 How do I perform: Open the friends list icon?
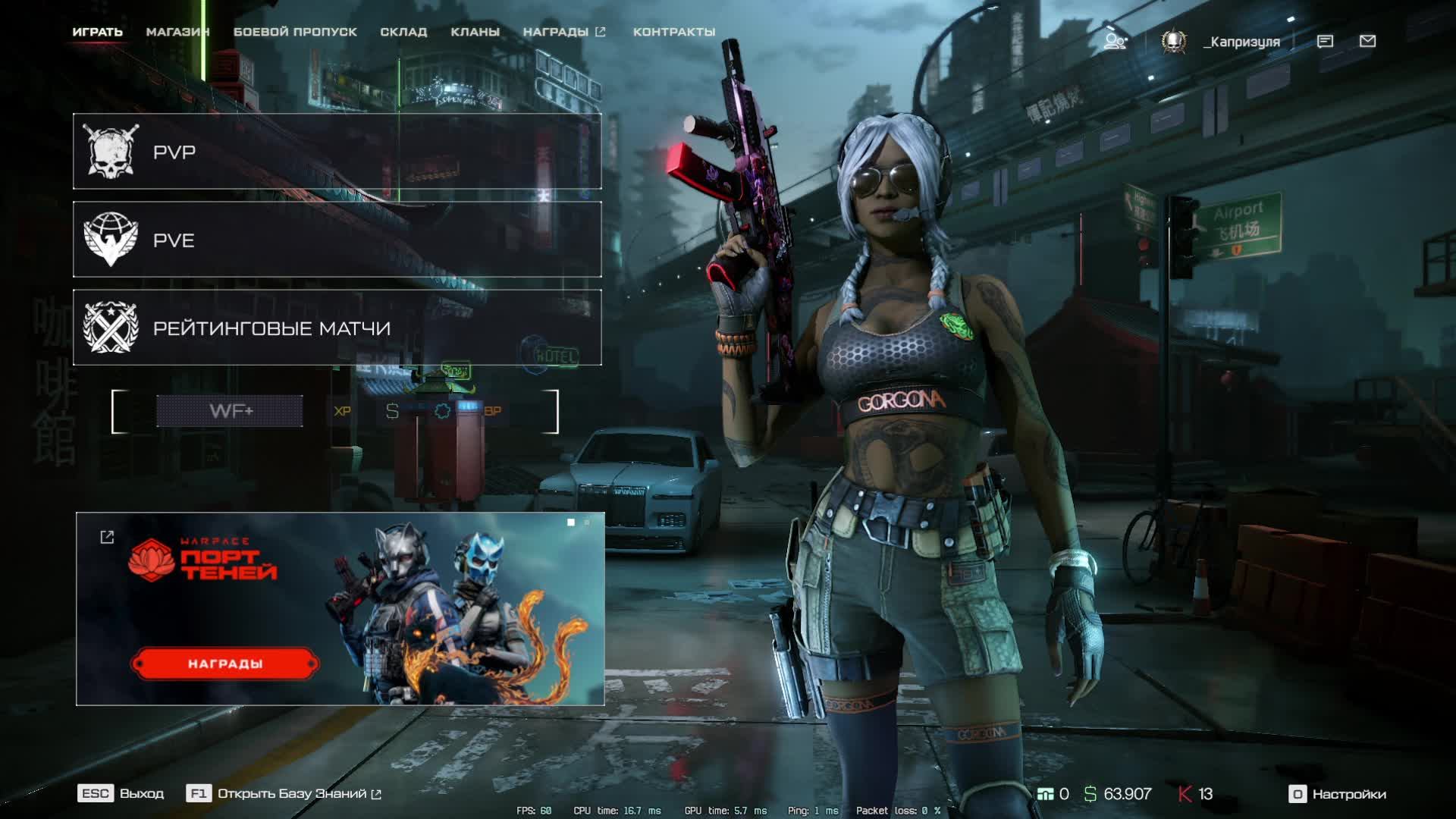[x=1114, y=41]
